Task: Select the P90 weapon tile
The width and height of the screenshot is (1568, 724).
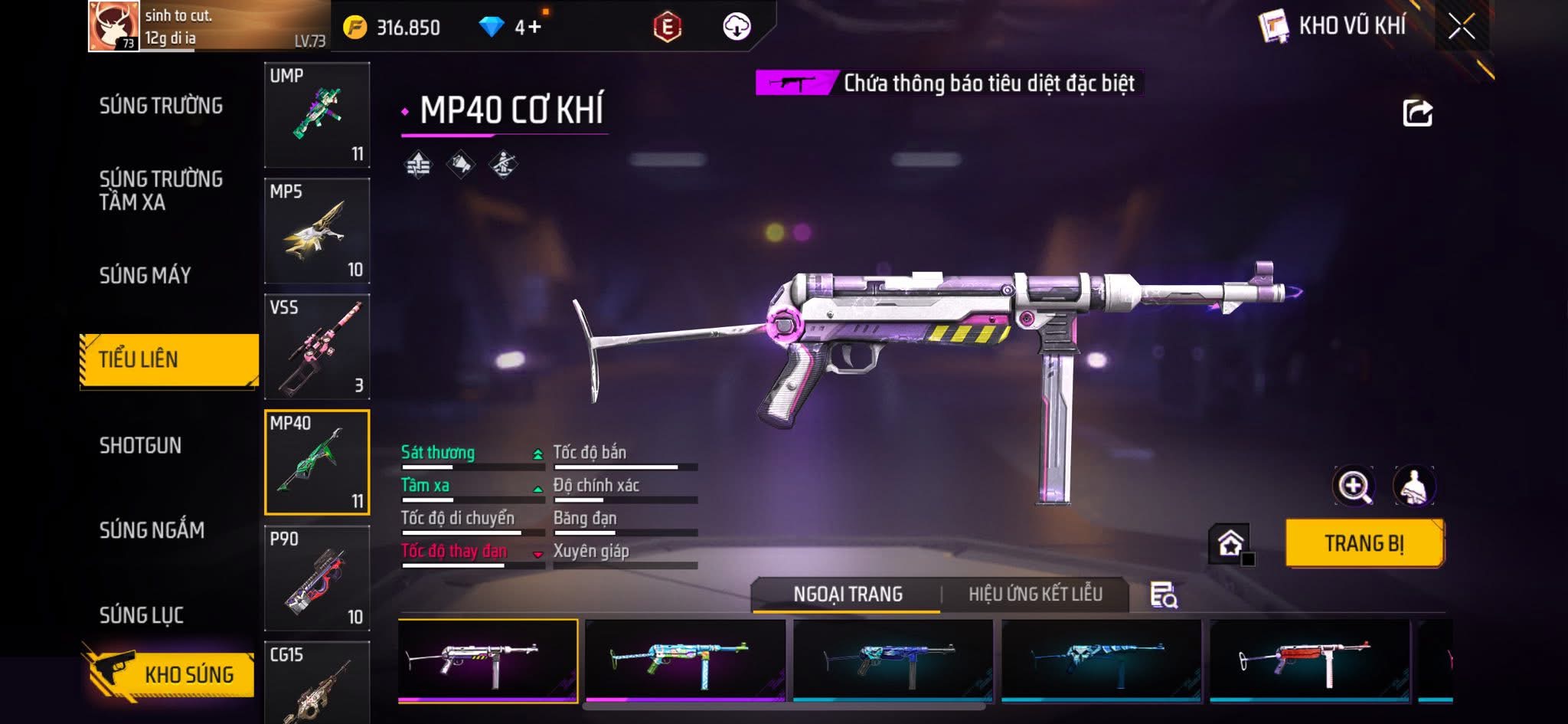Action: [317, 578]
